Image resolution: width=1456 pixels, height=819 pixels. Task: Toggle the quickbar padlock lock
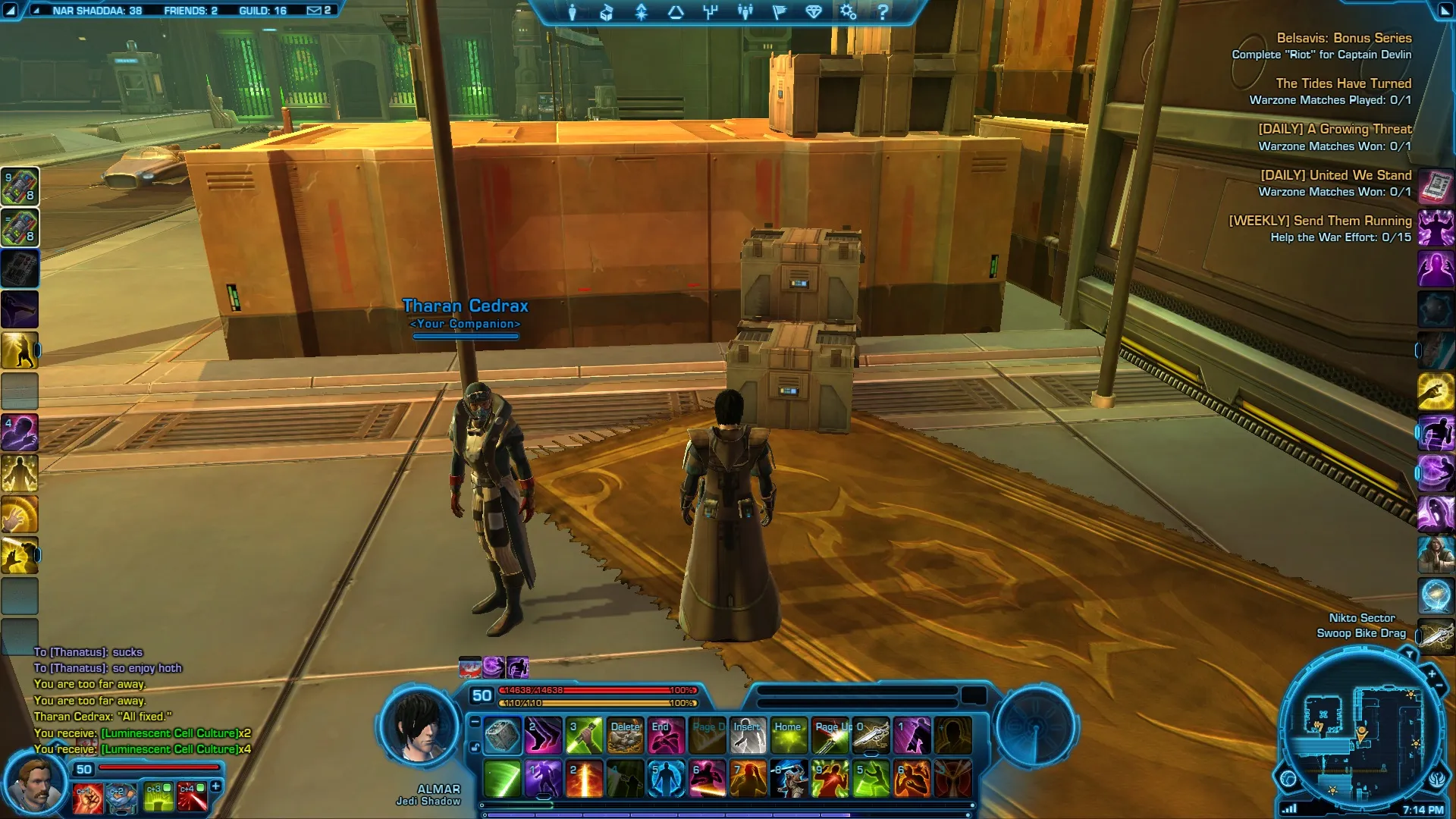pos(475,748)
